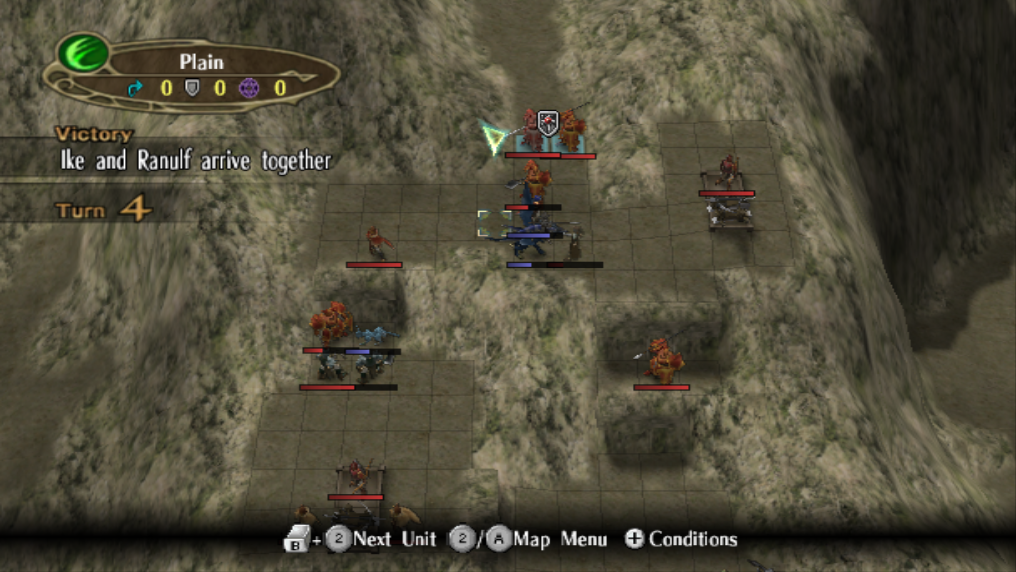This screenshot has height=572, width=1016.
Task: Open the Victory objective banner
Action: [x=190, y=150]
